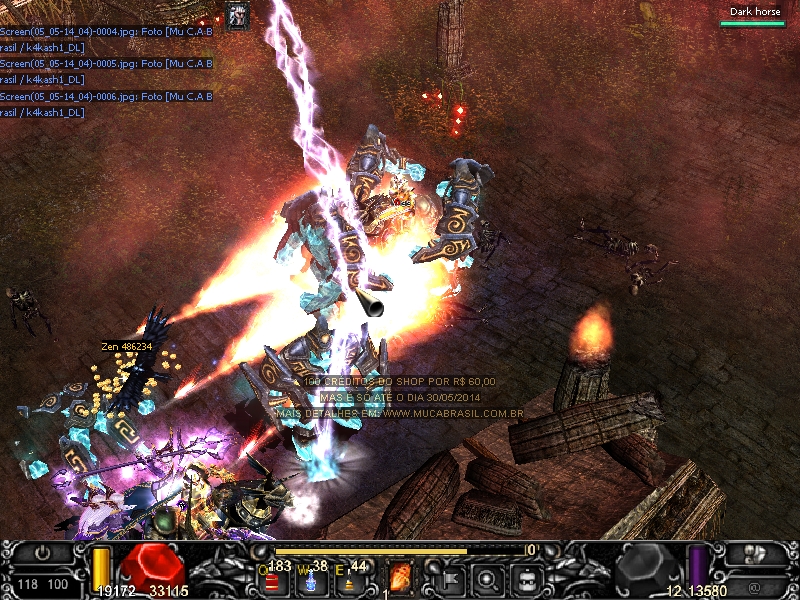Open the magnifying glass button
This screenshot has width=800, height=600.
488,577
